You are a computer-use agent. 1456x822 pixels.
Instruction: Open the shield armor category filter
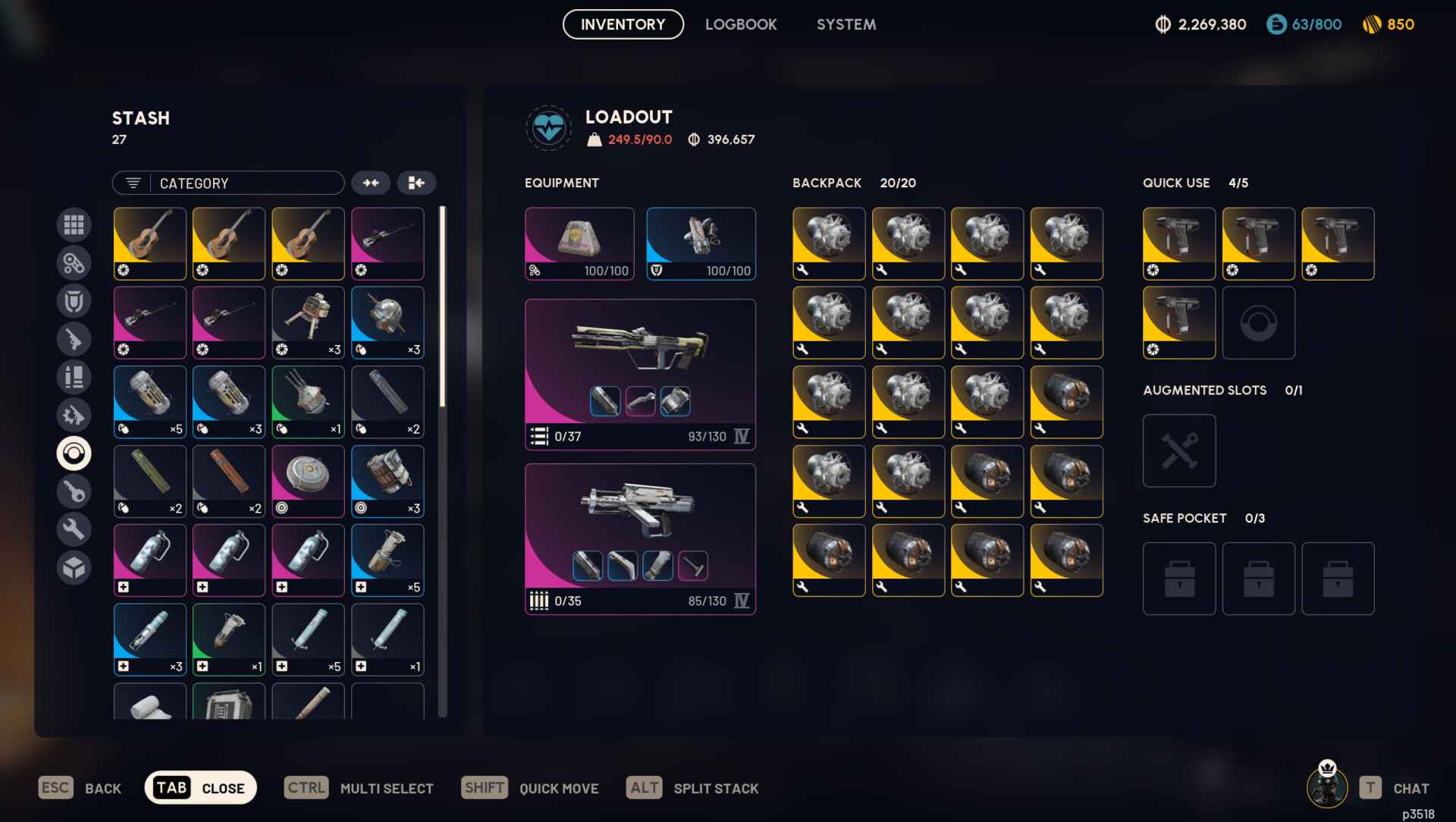(x=74, y=300)
